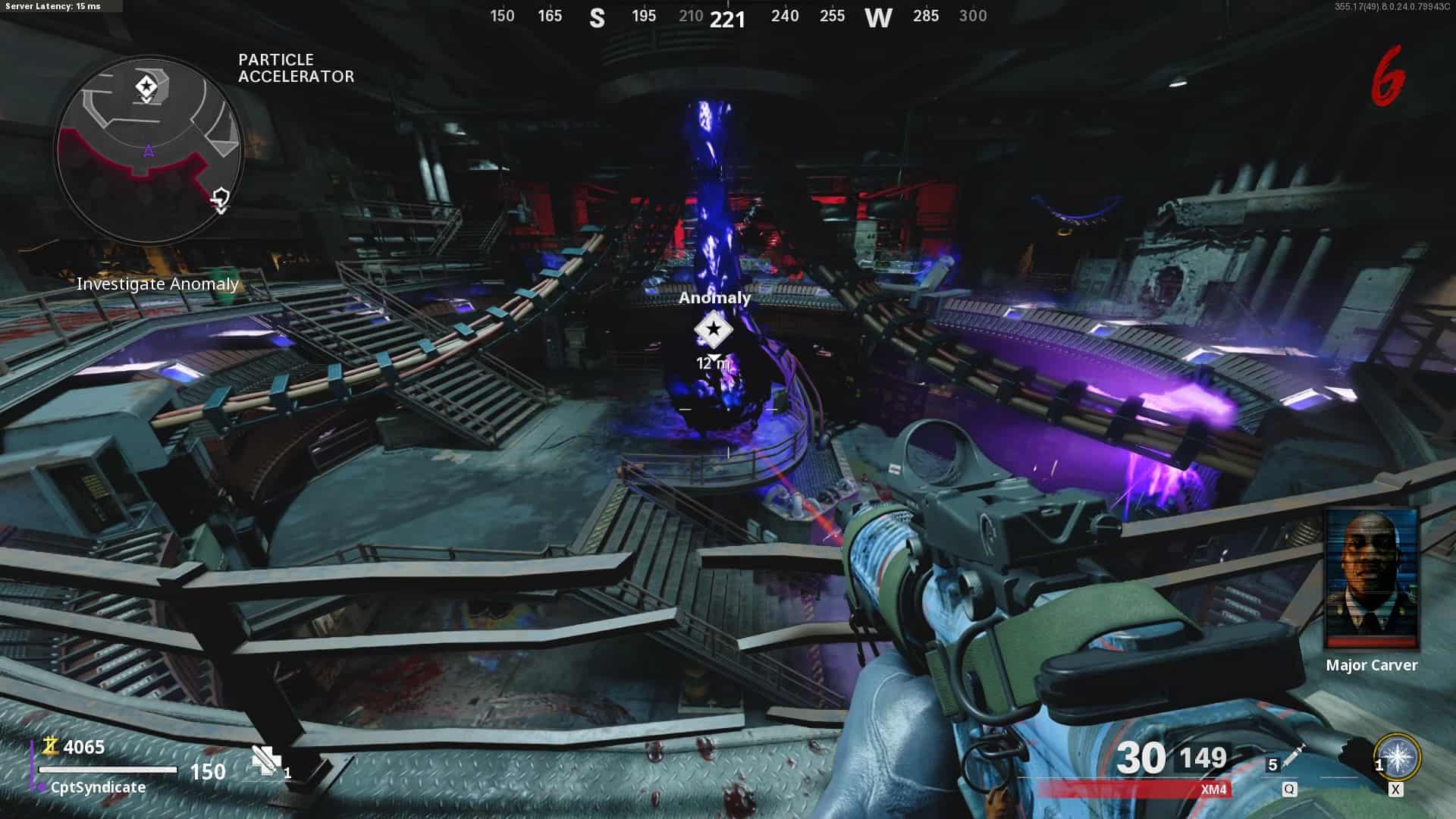Click the purple player arrow on the minimap
Image resolution: width=1456 pixels, height=819 pixels.
(149, 152)
